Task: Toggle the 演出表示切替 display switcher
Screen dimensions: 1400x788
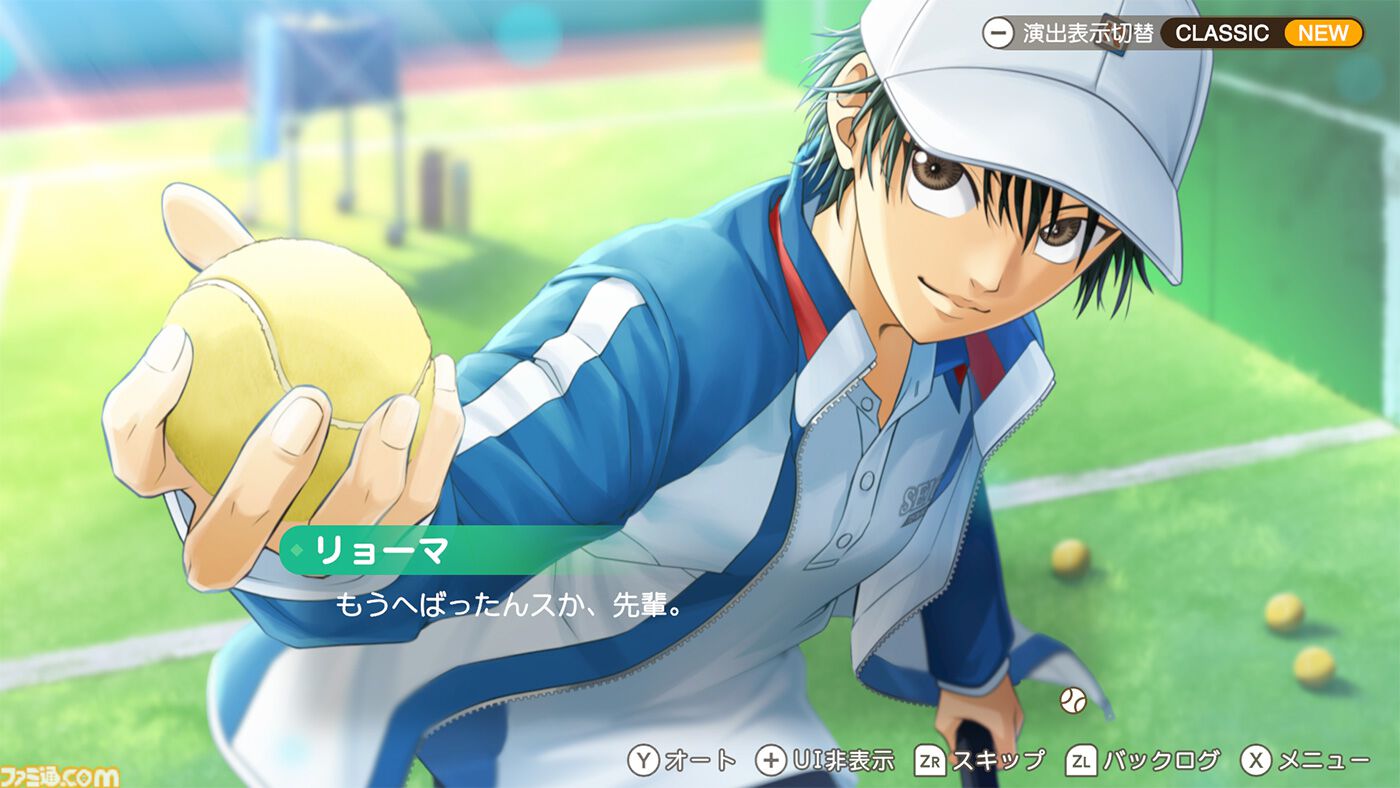Action: pos(1087,31)
